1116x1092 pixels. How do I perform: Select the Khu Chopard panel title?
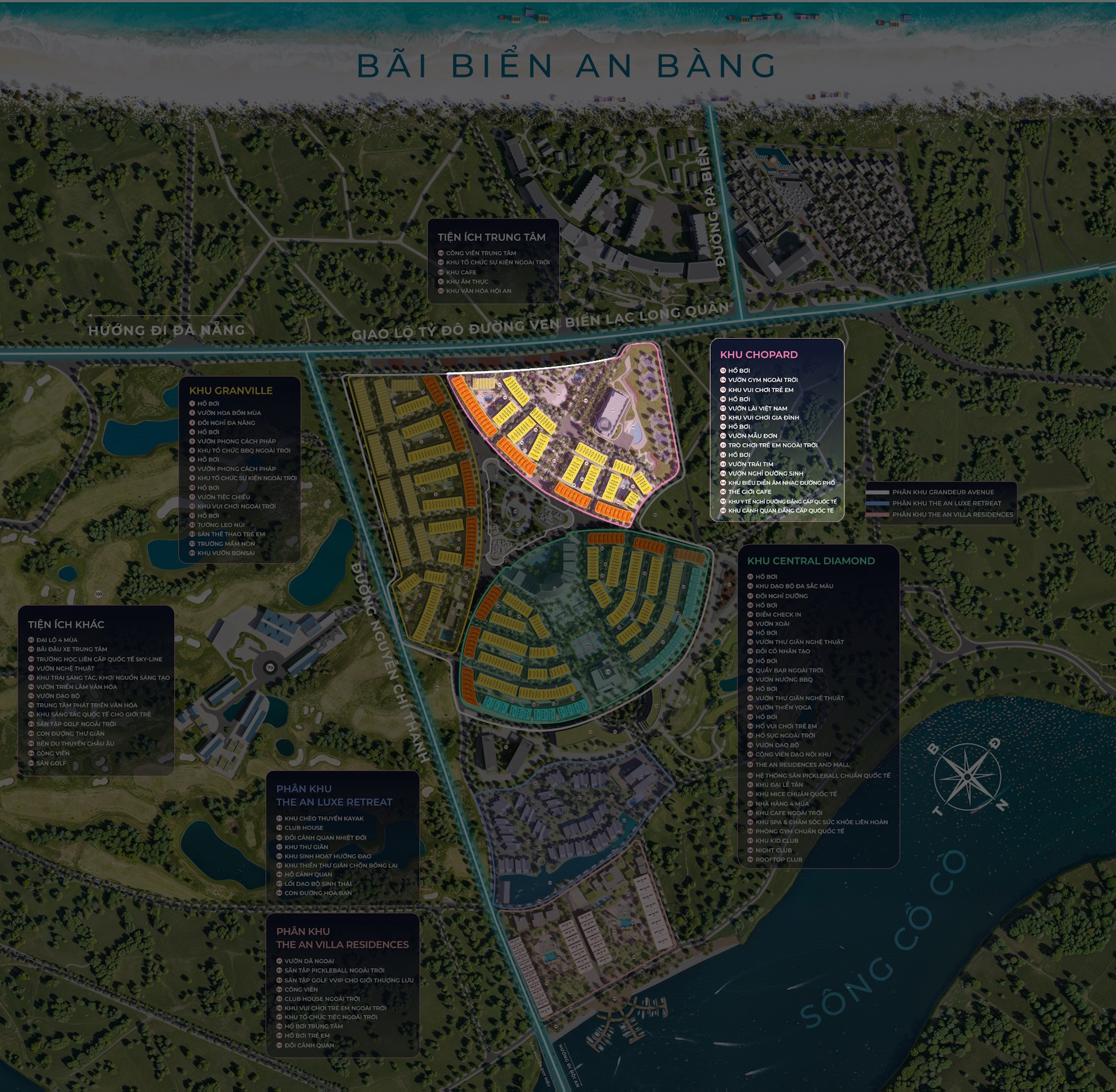point(758,354)
